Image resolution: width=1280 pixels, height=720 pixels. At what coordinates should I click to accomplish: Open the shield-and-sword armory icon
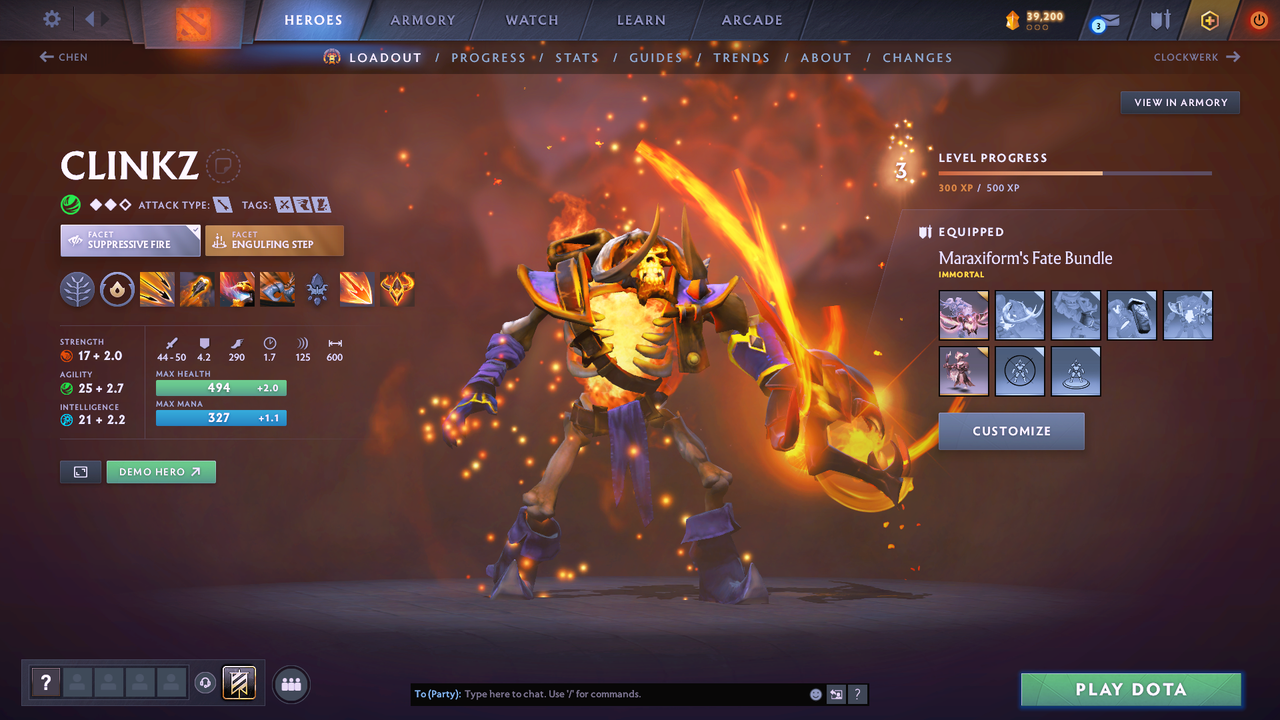(x=1159, y=20)
